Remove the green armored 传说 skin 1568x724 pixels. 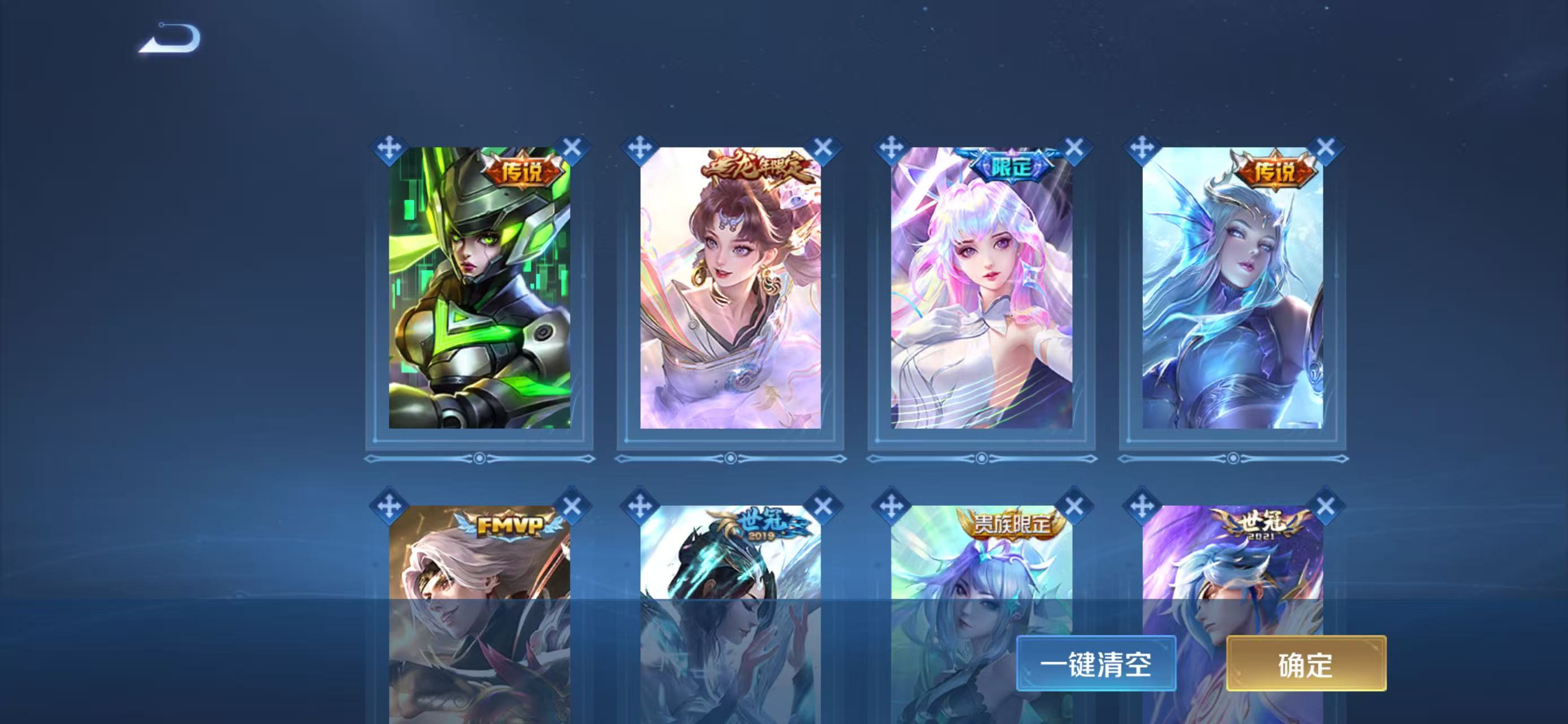pos(571,148)
